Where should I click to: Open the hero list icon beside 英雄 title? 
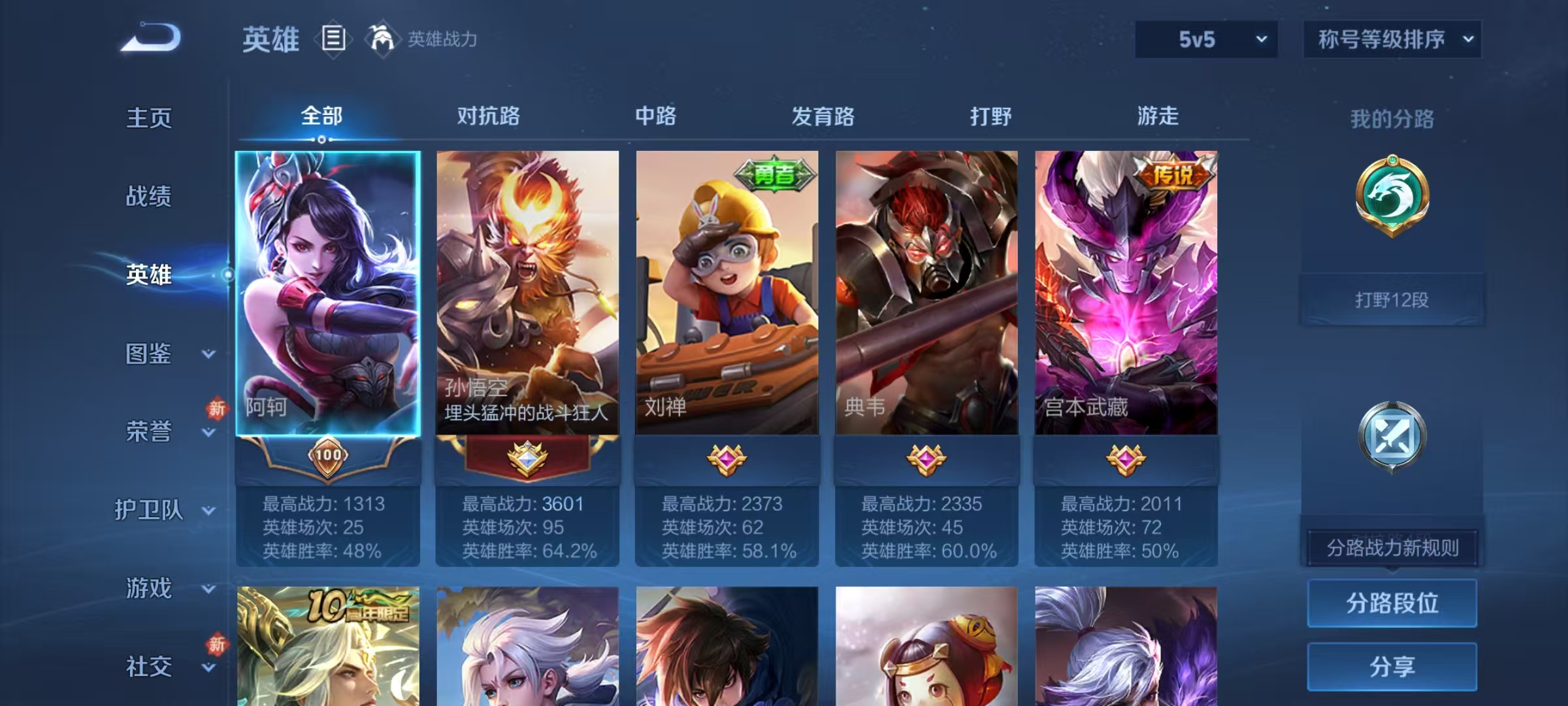(x=333, y=41)
